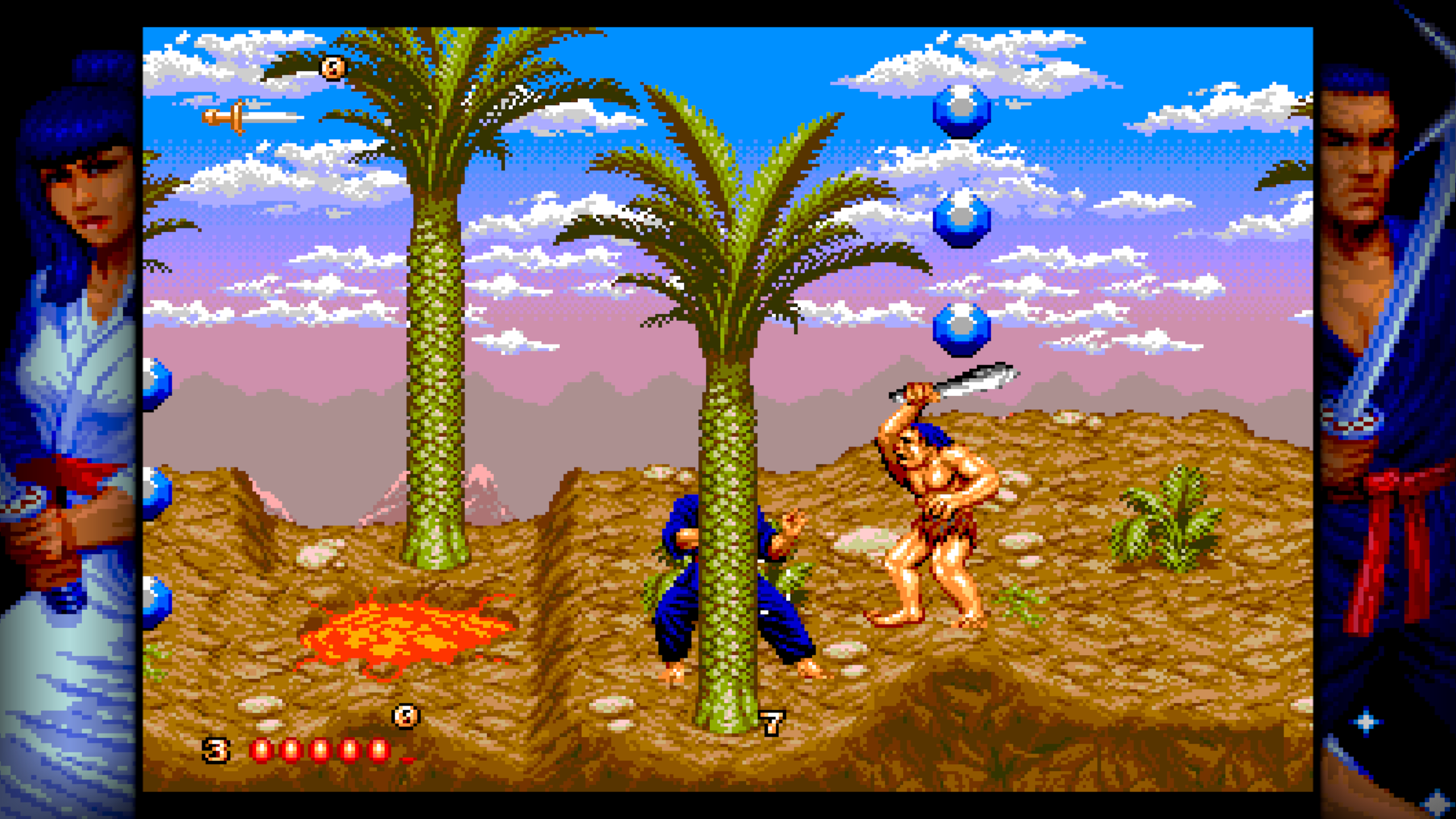Click the last red energy orb in the health bar
Screen dimensions: 1456x819
point(378,748)
